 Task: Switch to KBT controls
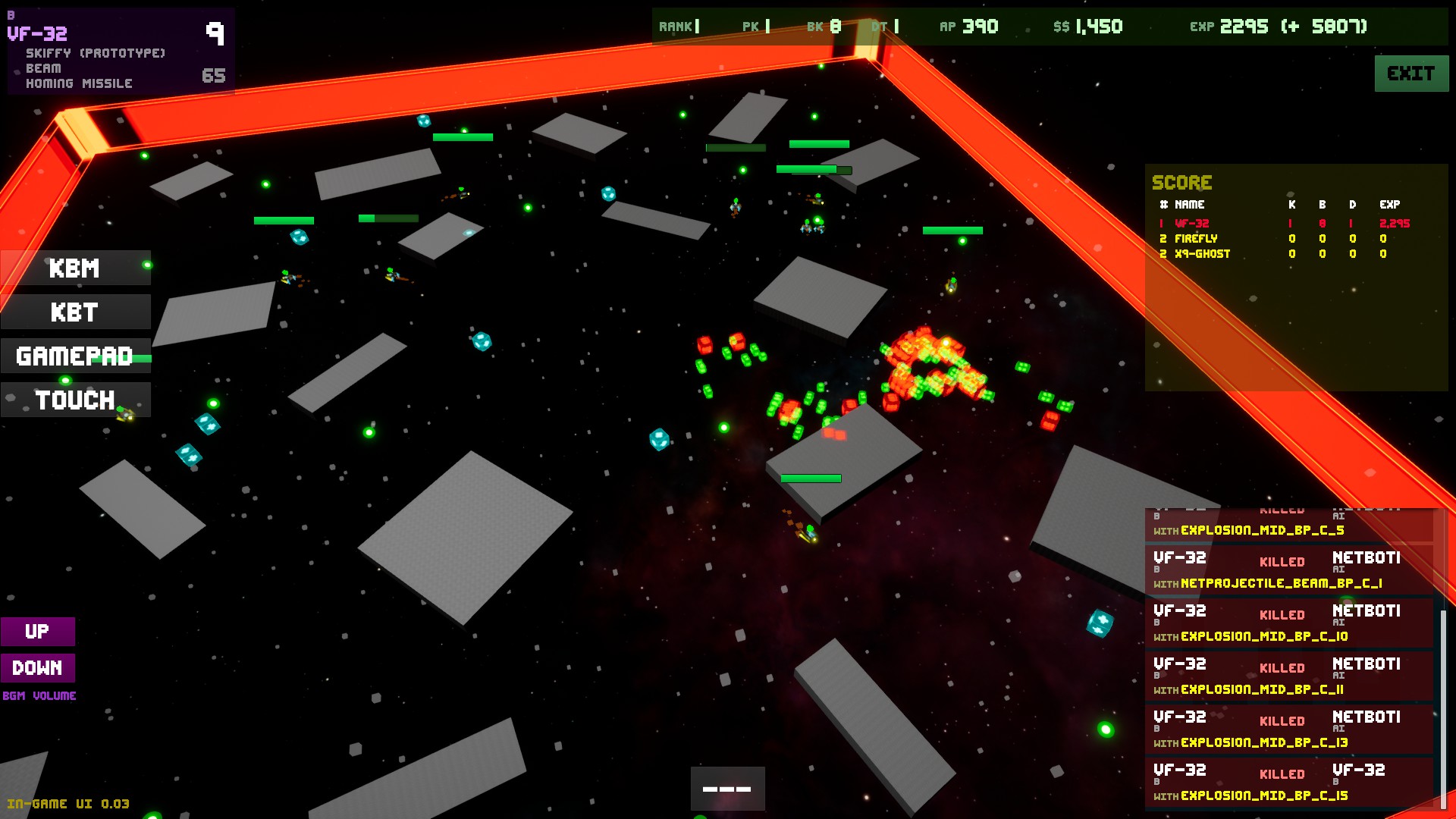(75, 312)
